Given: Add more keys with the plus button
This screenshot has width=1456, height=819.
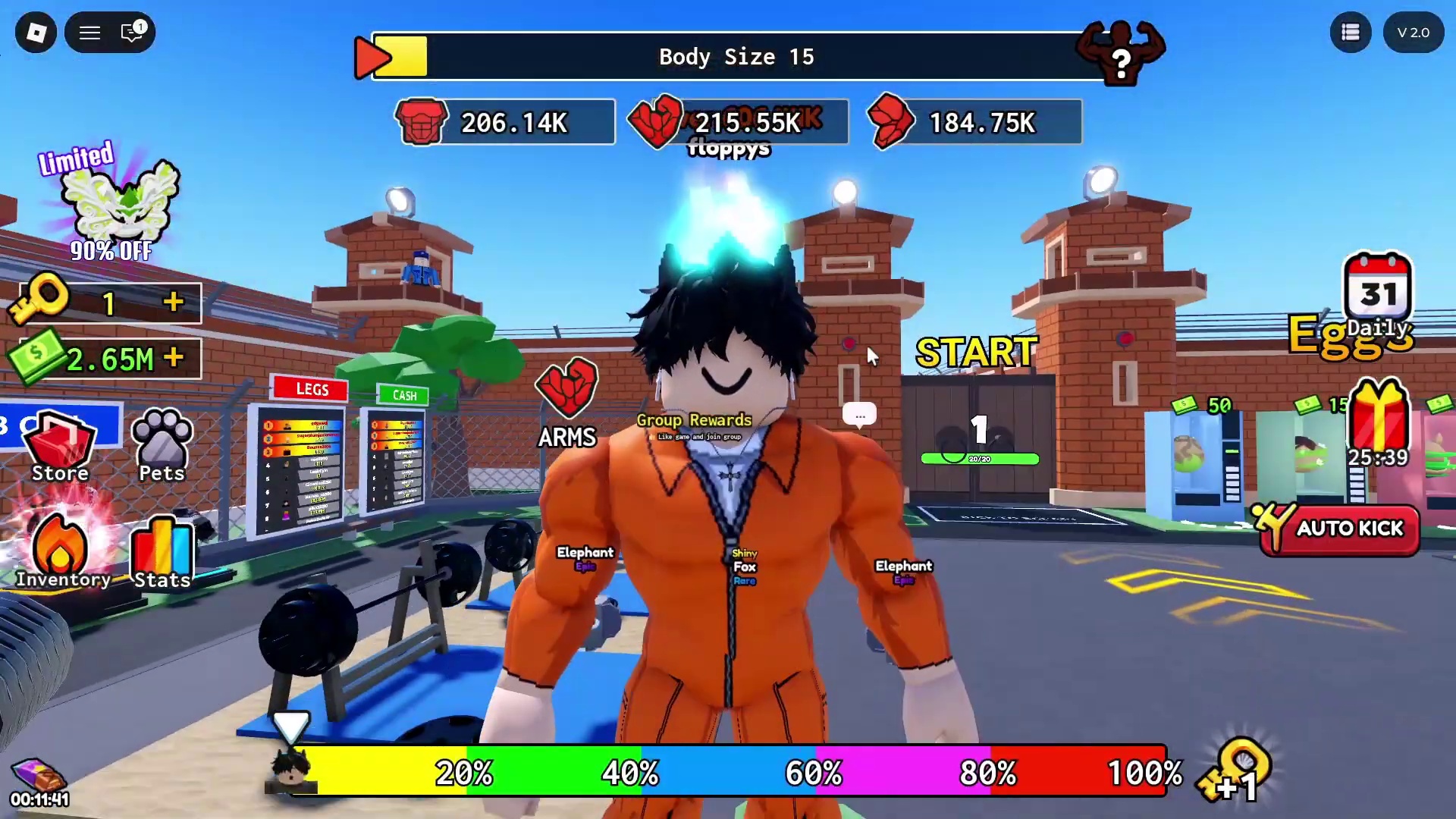Looking at the screenshot, I should click(x=174, y=303).
